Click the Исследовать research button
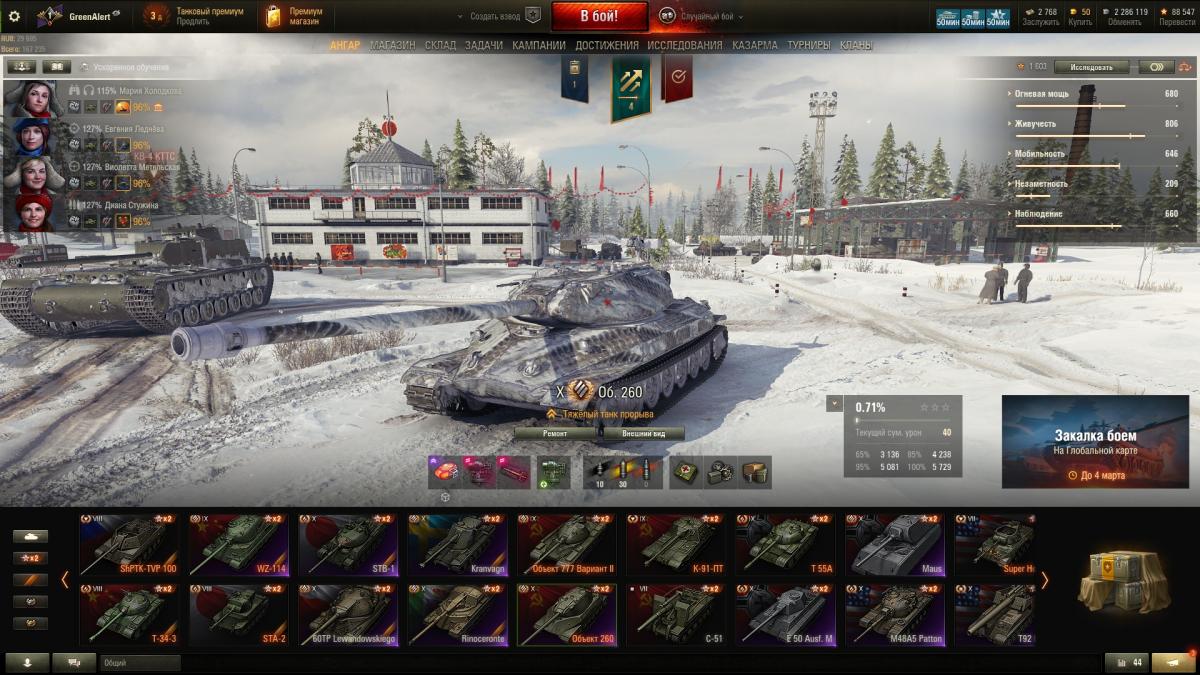 tap(1091, 67)
